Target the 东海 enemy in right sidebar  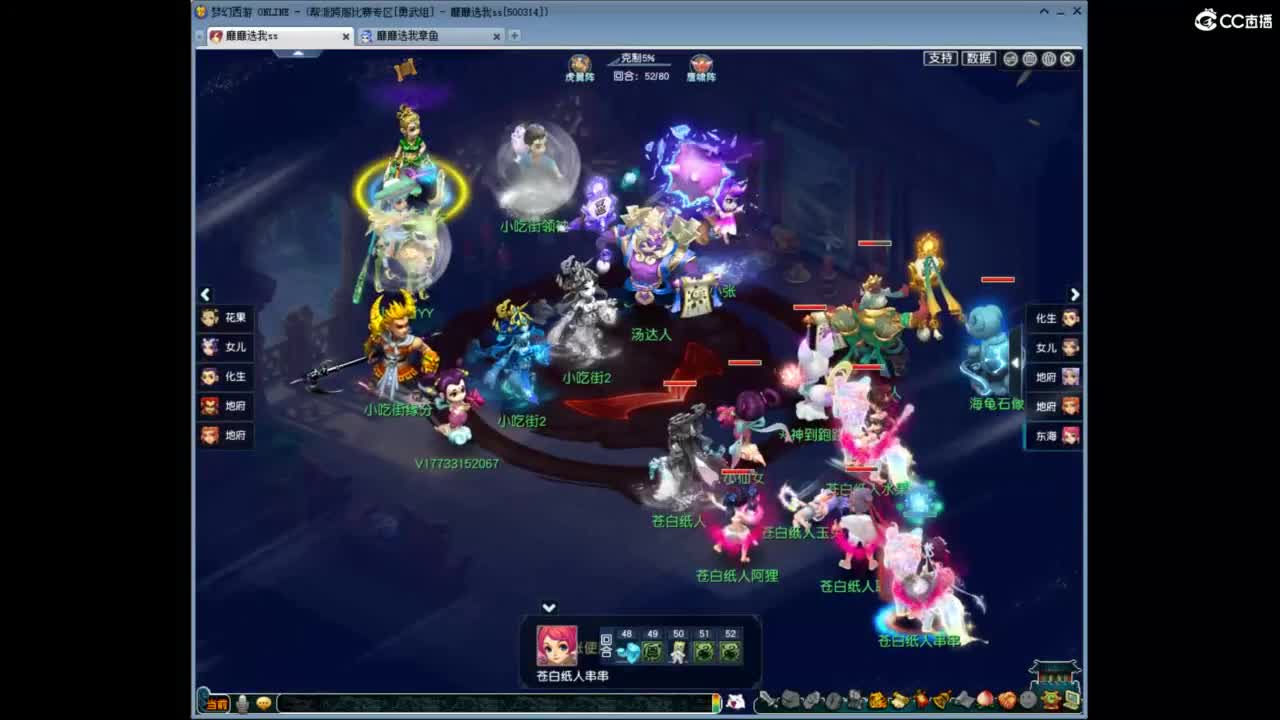click(x=1052, y=435)
